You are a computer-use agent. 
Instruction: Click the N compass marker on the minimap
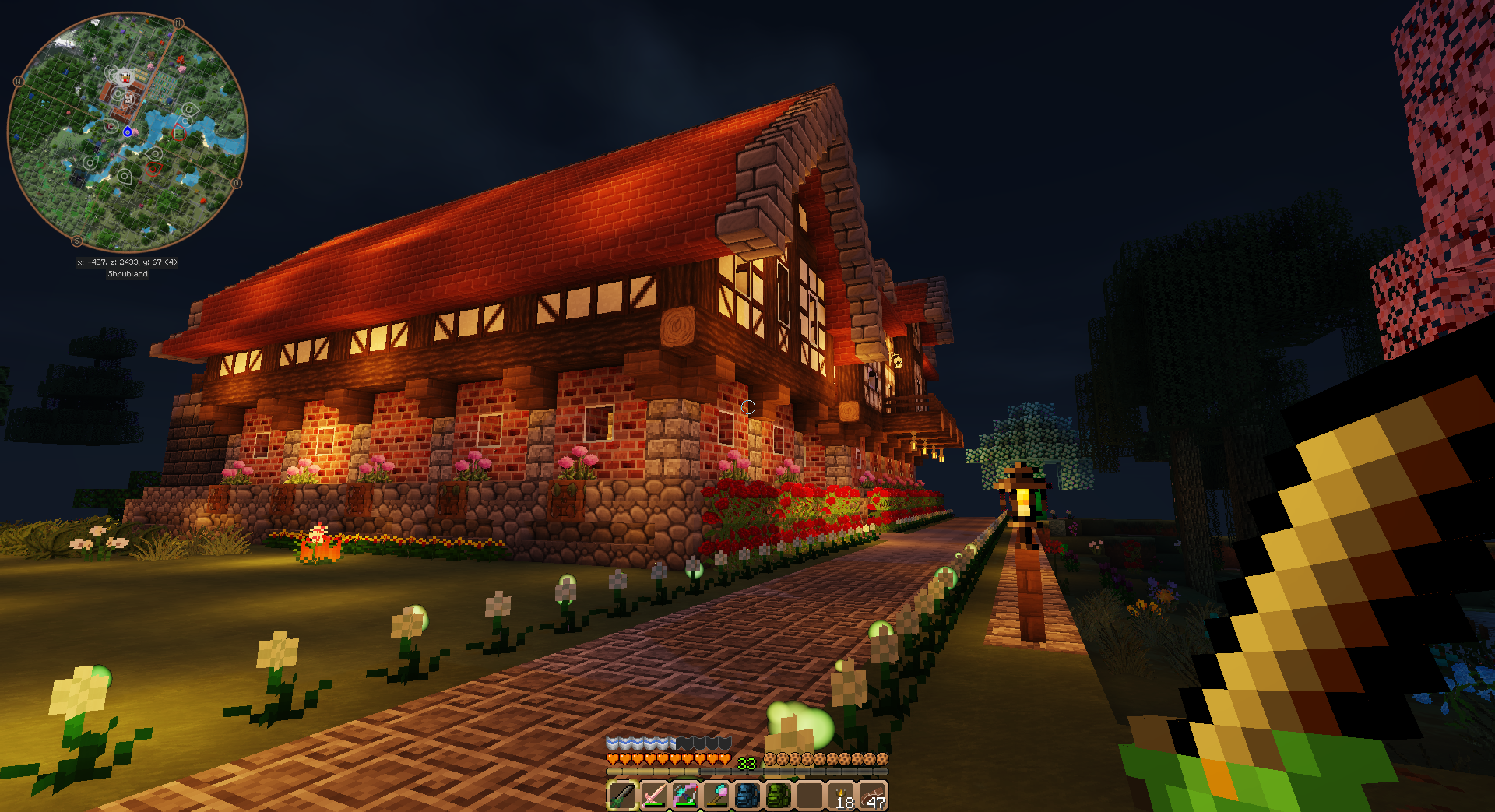(178, 23)
